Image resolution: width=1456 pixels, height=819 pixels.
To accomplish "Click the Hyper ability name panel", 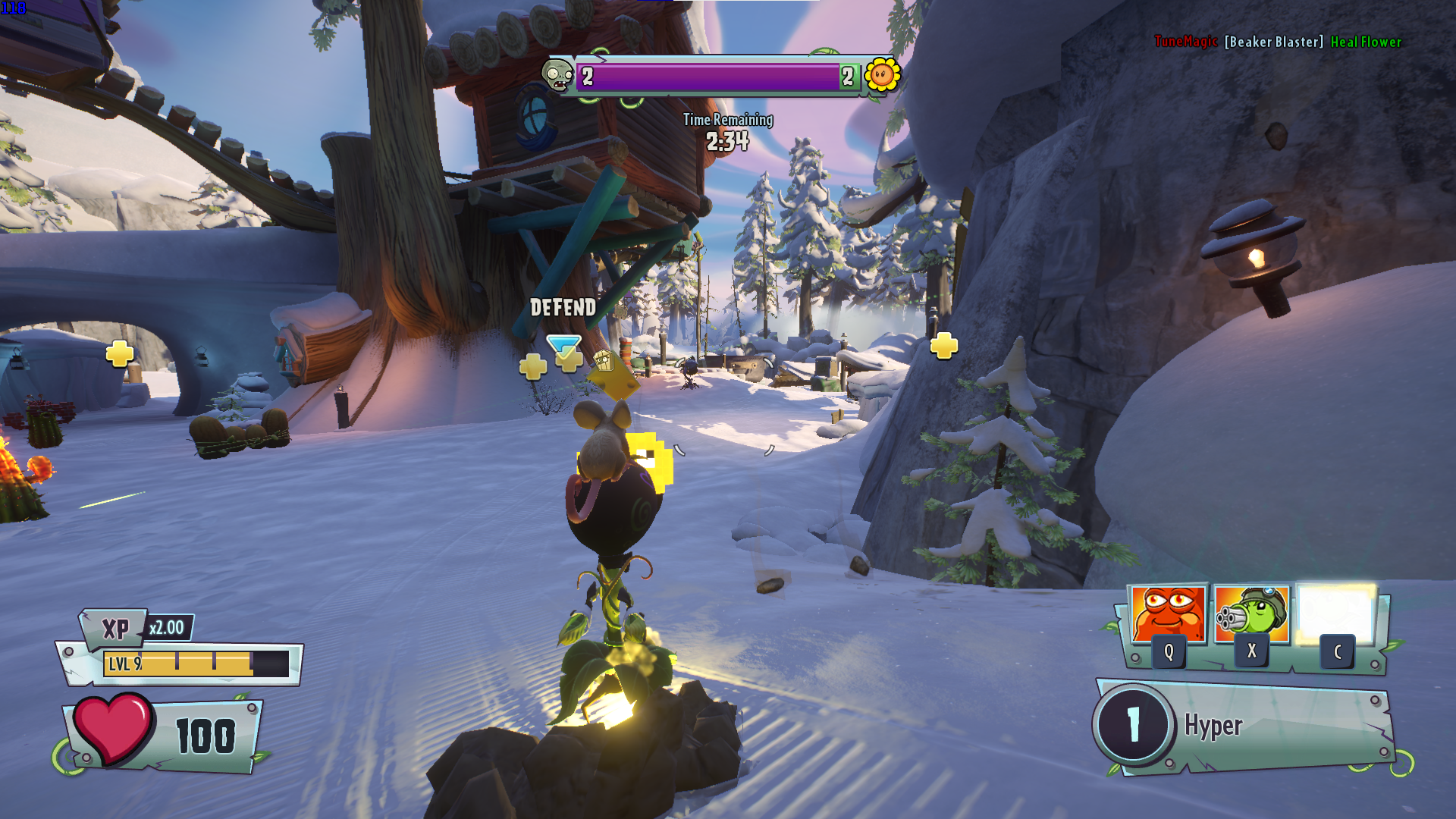I will (x=1245, y=726).
